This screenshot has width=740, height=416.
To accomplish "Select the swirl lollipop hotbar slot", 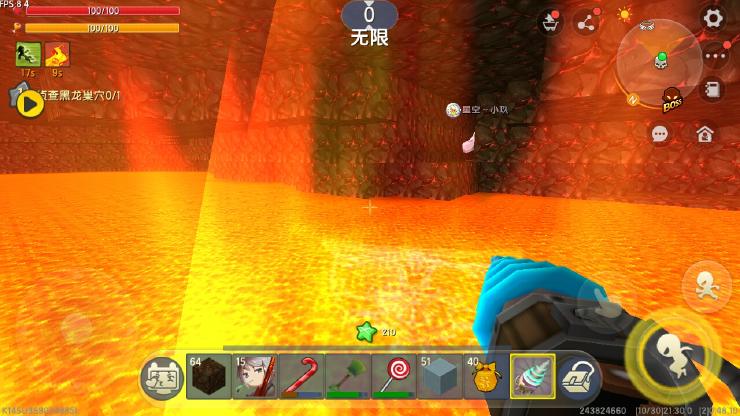I will coord(393,378).
